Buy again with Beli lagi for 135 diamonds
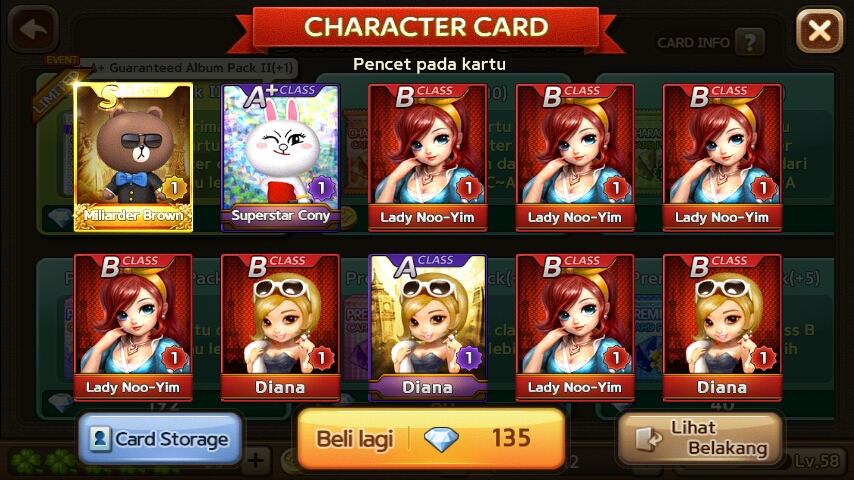854x480 pixels. click(x=430, y=438)
